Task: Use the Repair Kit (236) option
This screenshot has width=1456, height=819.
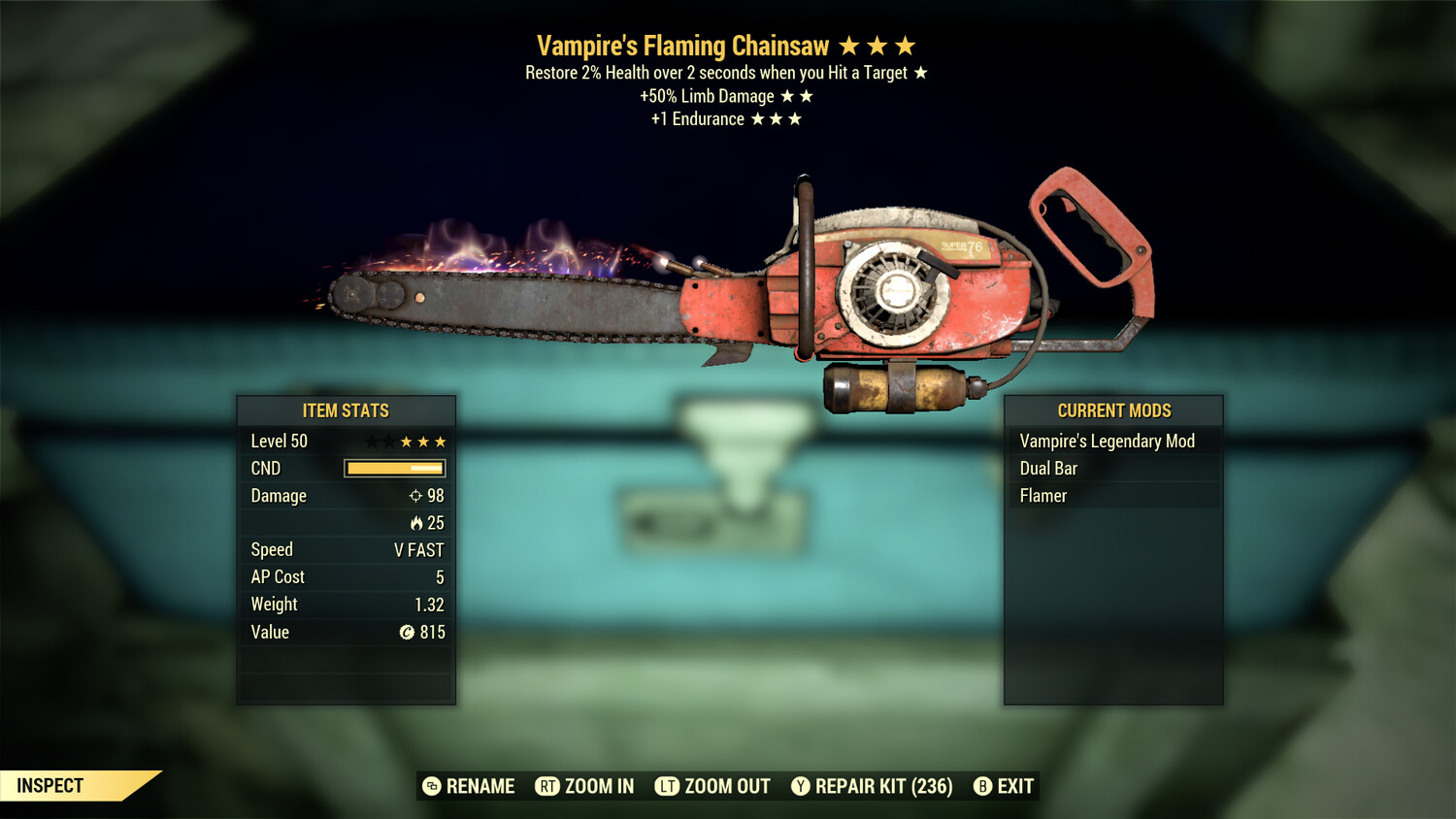Action: tap(872, 786)
